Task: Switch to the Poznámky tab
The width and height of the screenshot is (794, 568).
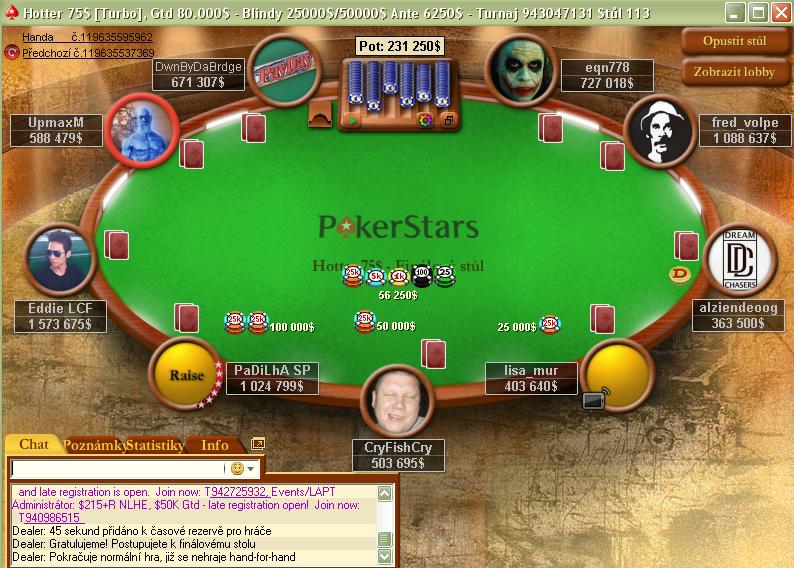Action: coord(94,445)
